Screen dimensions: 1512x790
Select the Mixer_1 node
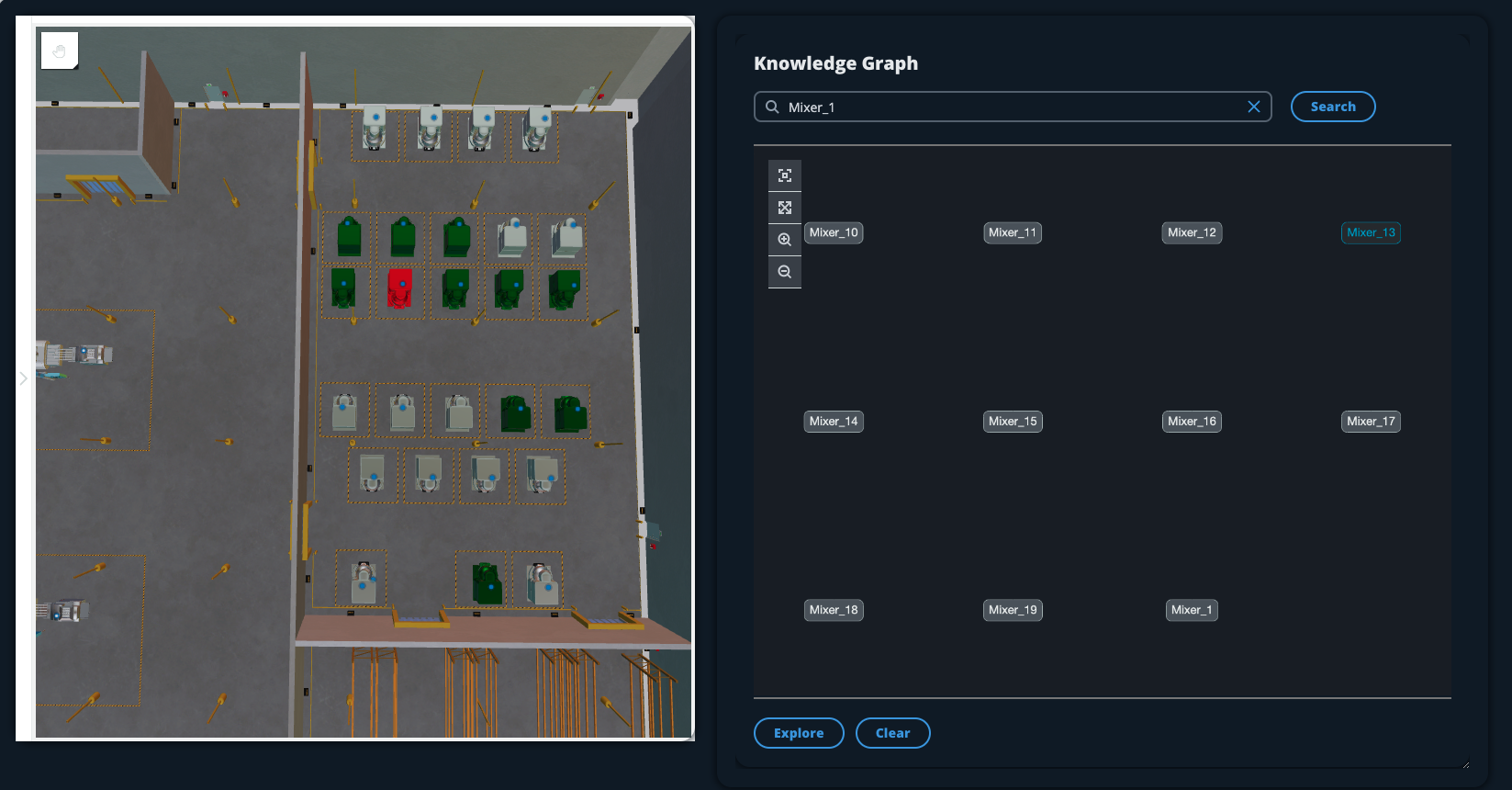tap(1191, 609)
